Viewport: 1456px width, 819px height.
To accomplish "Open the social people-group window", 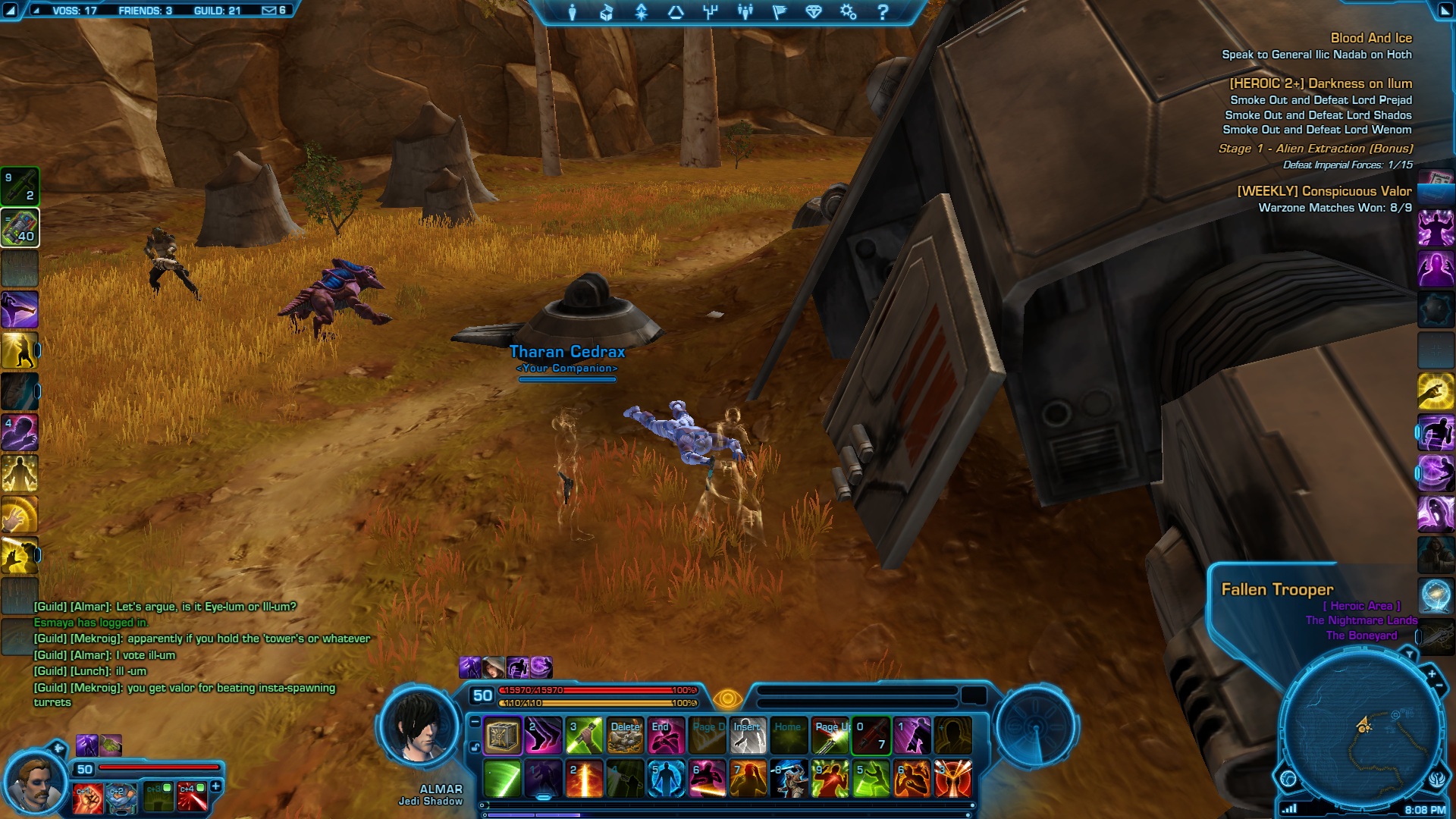I will [745, 12].
